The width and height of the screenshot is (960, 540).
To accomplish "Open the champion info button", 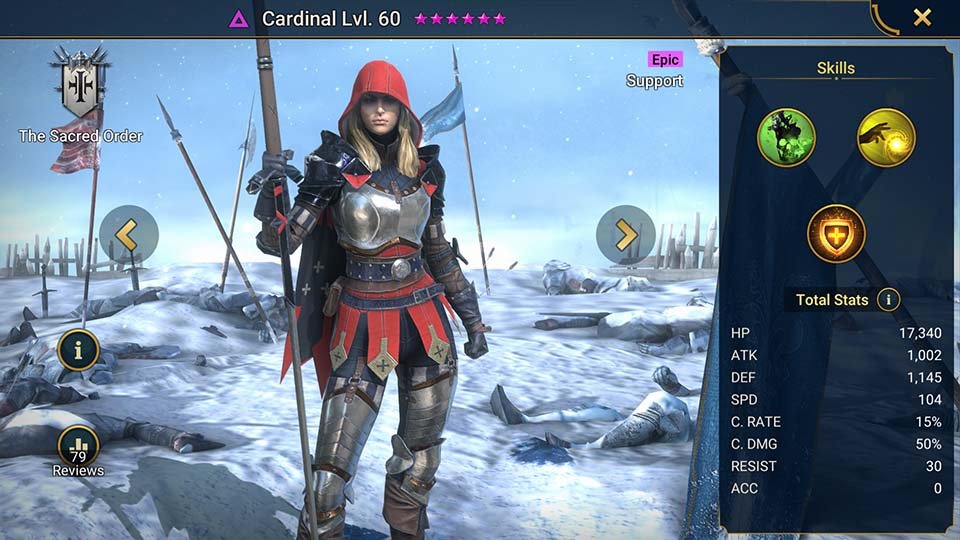I will [x=78, y=350].
